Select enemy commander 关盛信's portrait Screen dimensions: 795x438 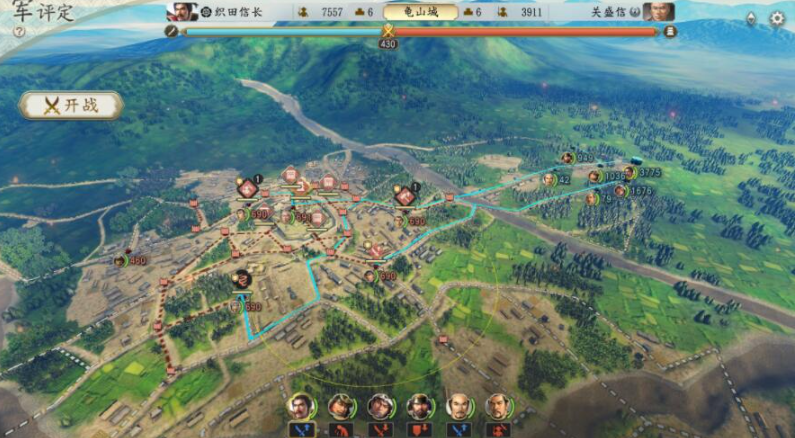click(658, 12)
